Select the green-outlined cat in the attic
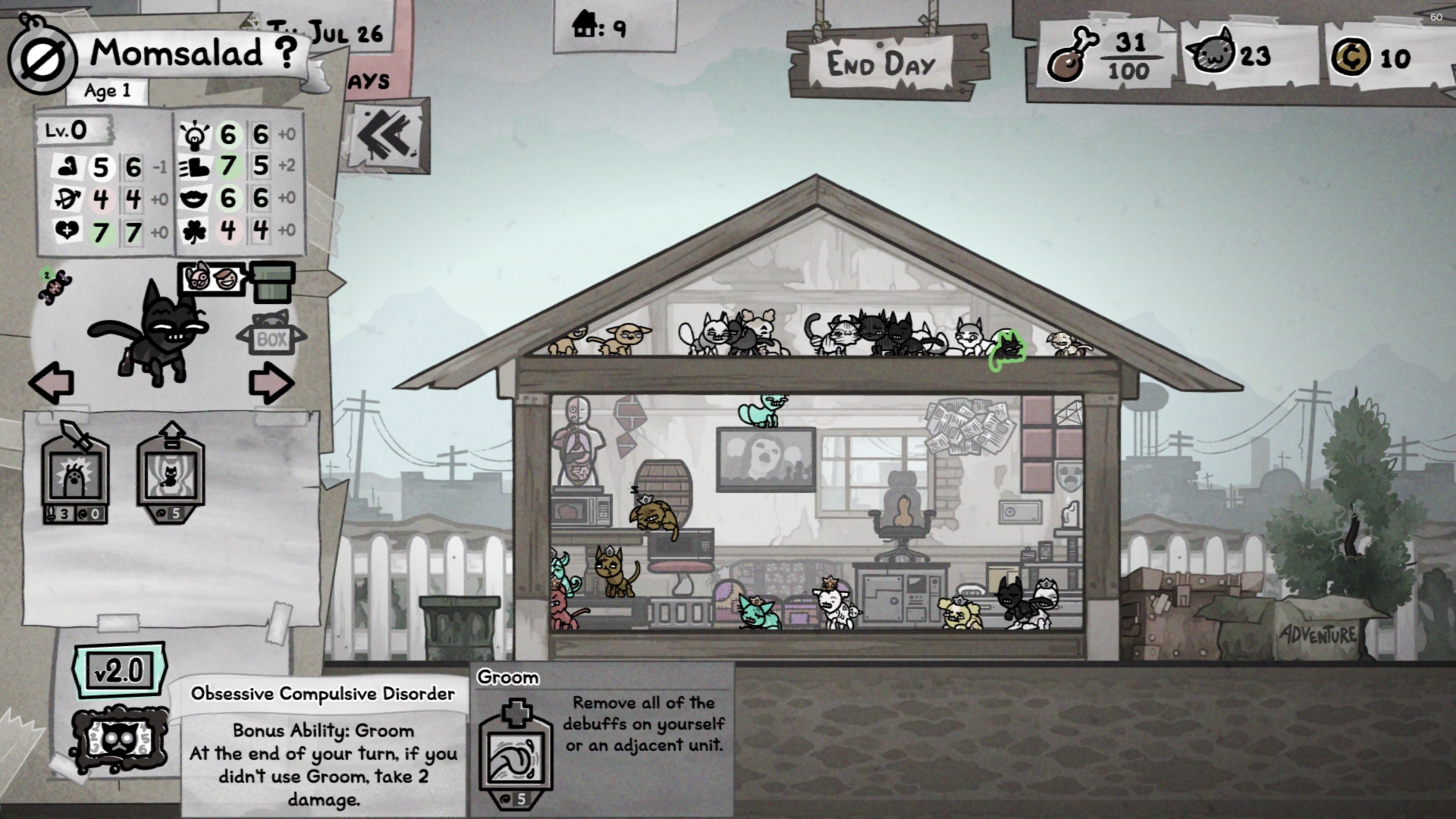 pos(1008,350)
